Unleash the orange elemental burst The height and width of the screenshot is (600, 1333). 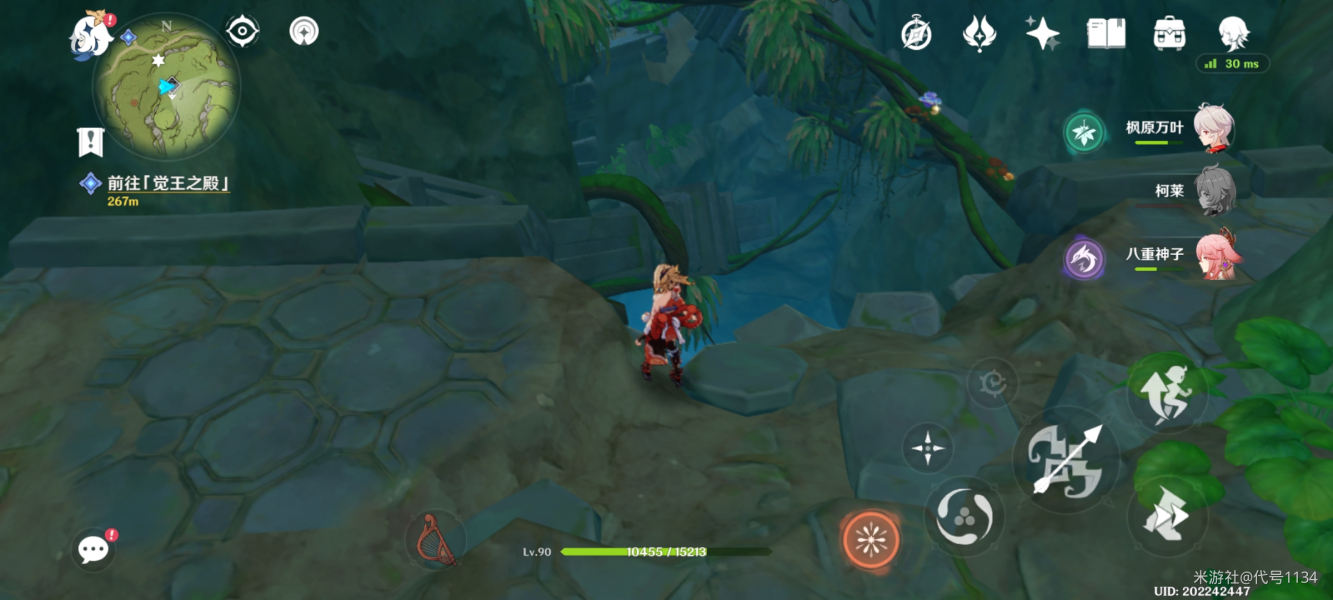point(870,540)
